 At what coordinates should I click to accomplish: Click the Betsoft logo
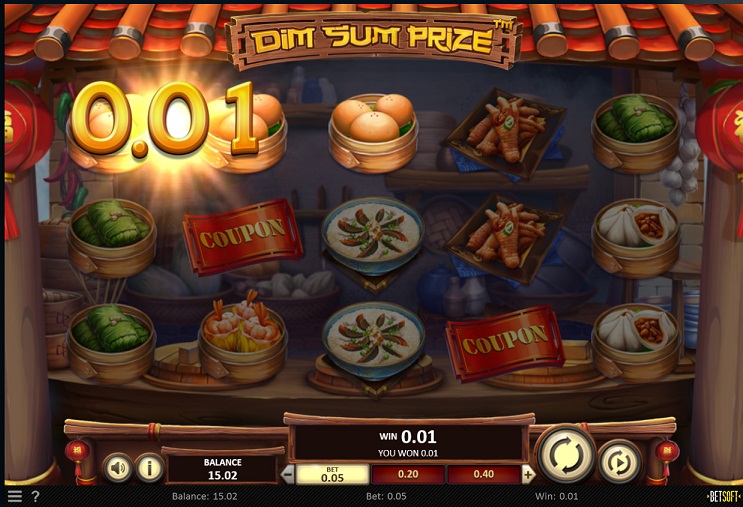click(x=722, y=496)
